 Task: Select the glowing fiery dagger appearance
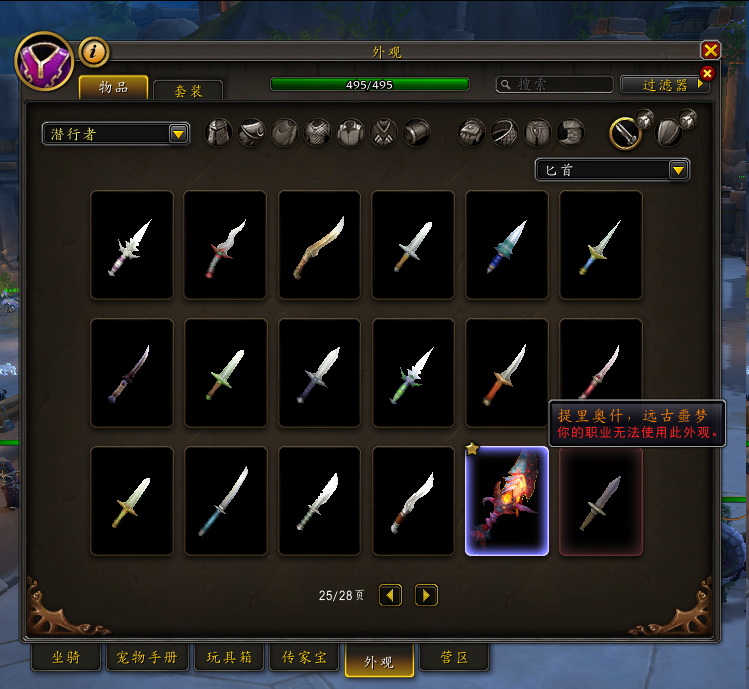coord(507,501)
